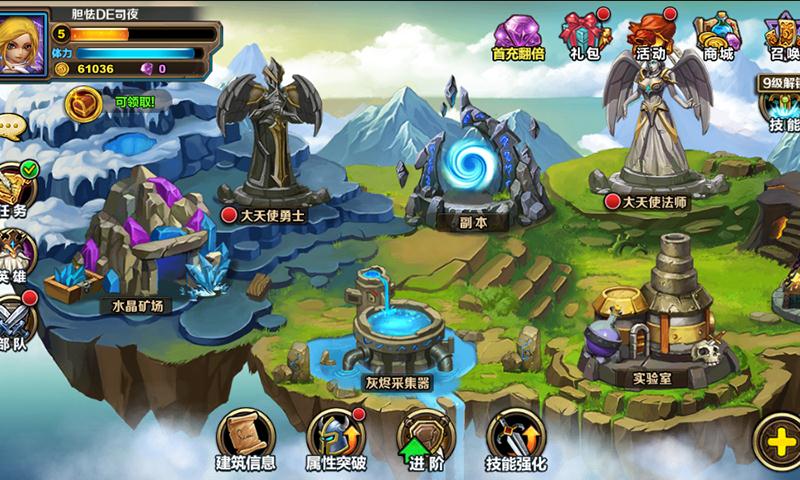
Task: Open the 活动 events menu
Action: [650, 35]
